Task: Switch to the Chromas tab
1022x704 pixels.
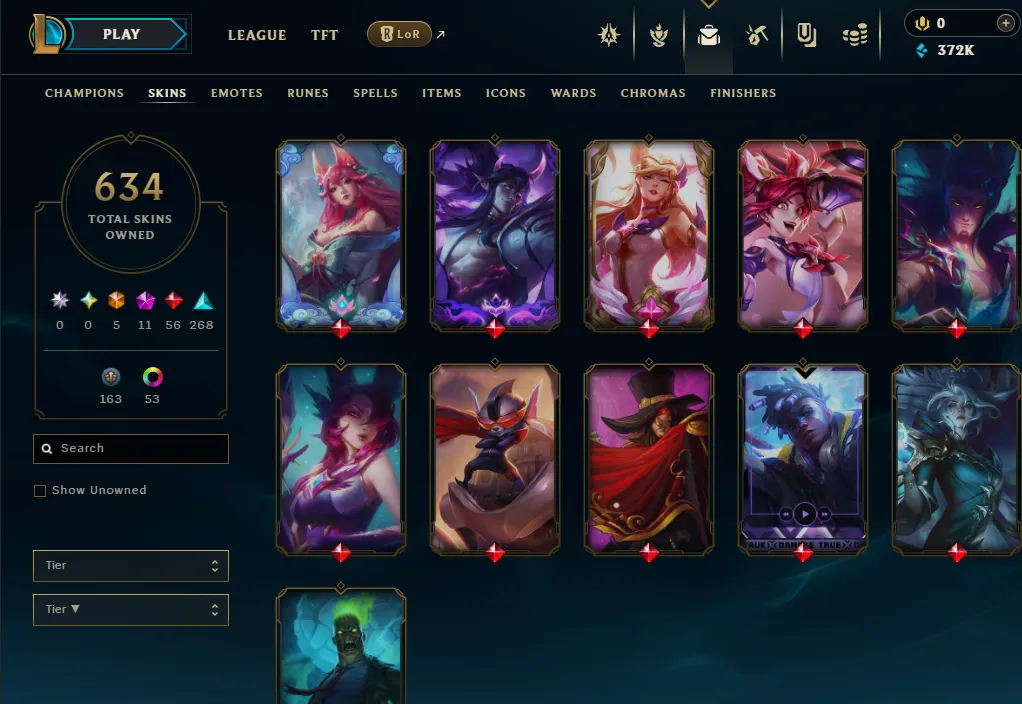Action: tap(653, 93)
